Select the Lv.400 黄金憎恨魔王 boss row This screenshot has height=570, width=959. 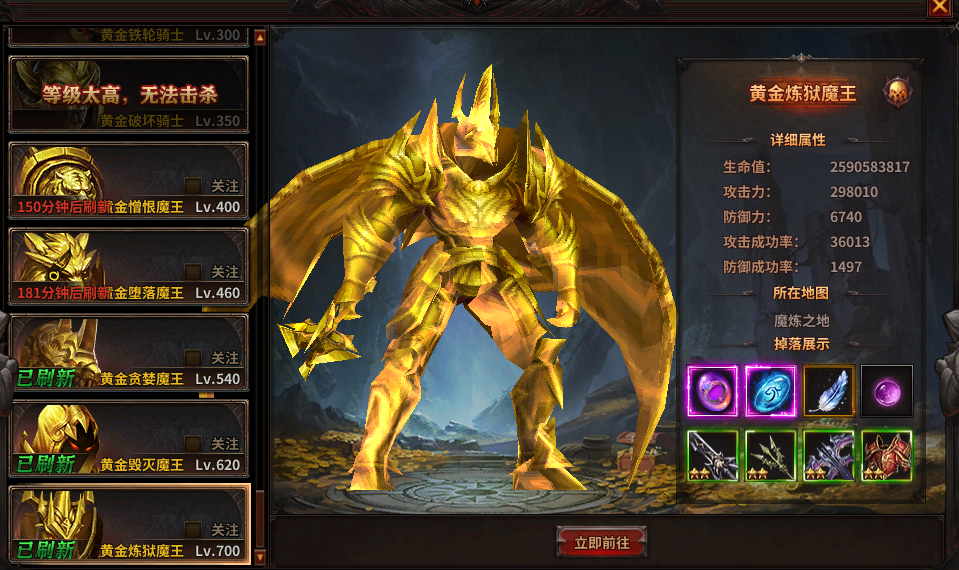[x=128, y=181]
